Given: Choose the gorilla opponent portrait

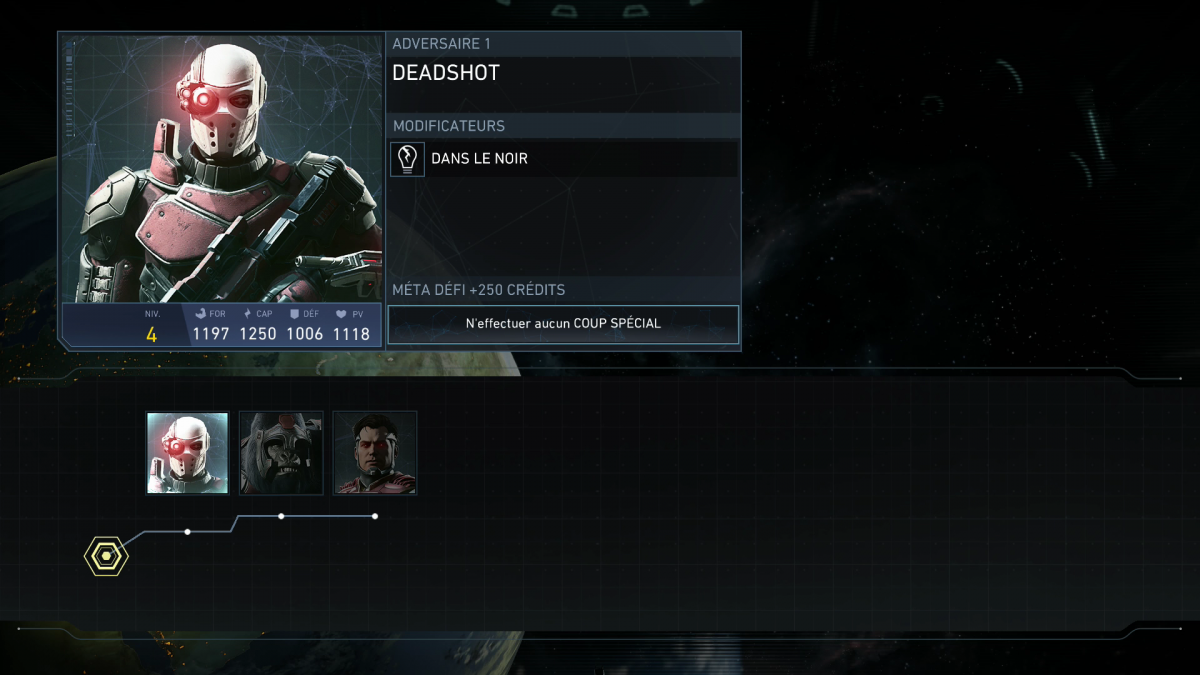Looking at the screenshot, I should 281,453.
